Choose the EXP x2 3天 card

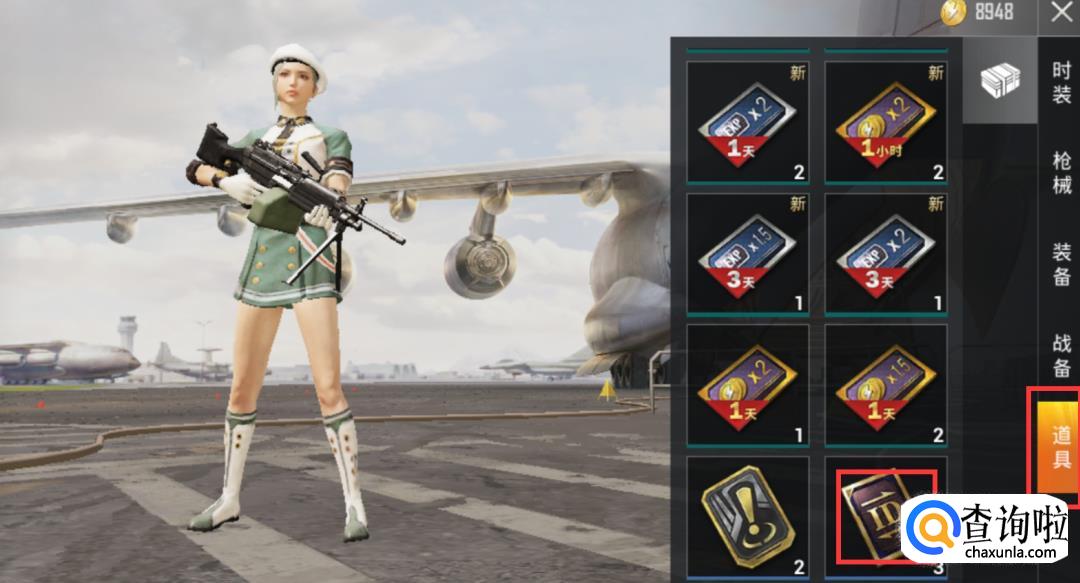[885, 254]
